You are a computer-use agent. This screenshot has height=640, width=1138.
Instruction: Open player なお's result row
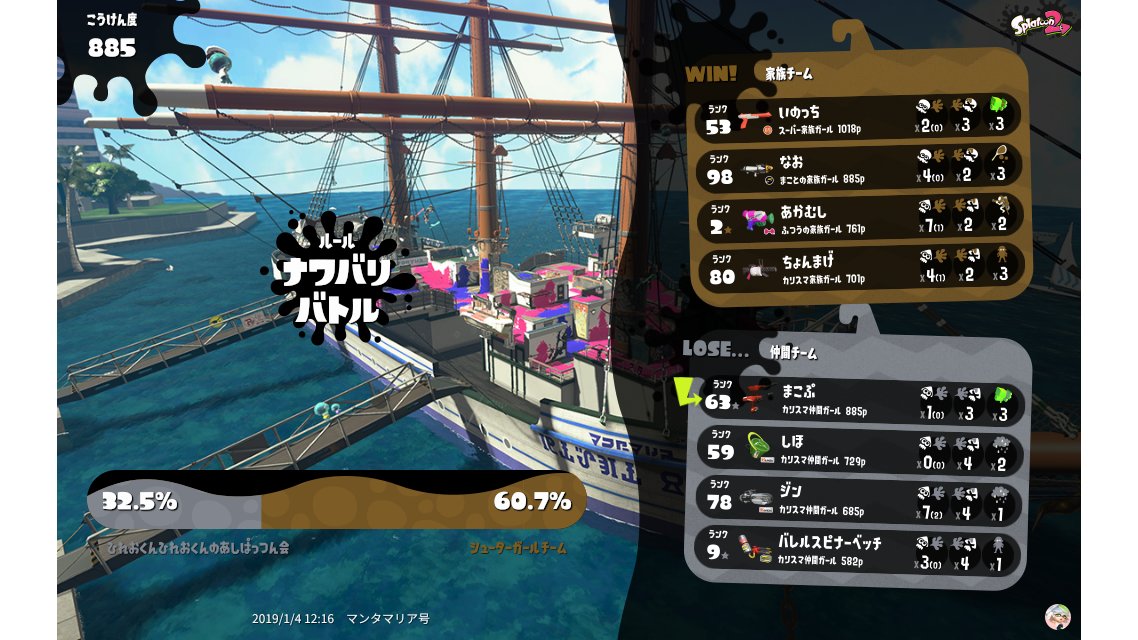click(x=860, y=168)
